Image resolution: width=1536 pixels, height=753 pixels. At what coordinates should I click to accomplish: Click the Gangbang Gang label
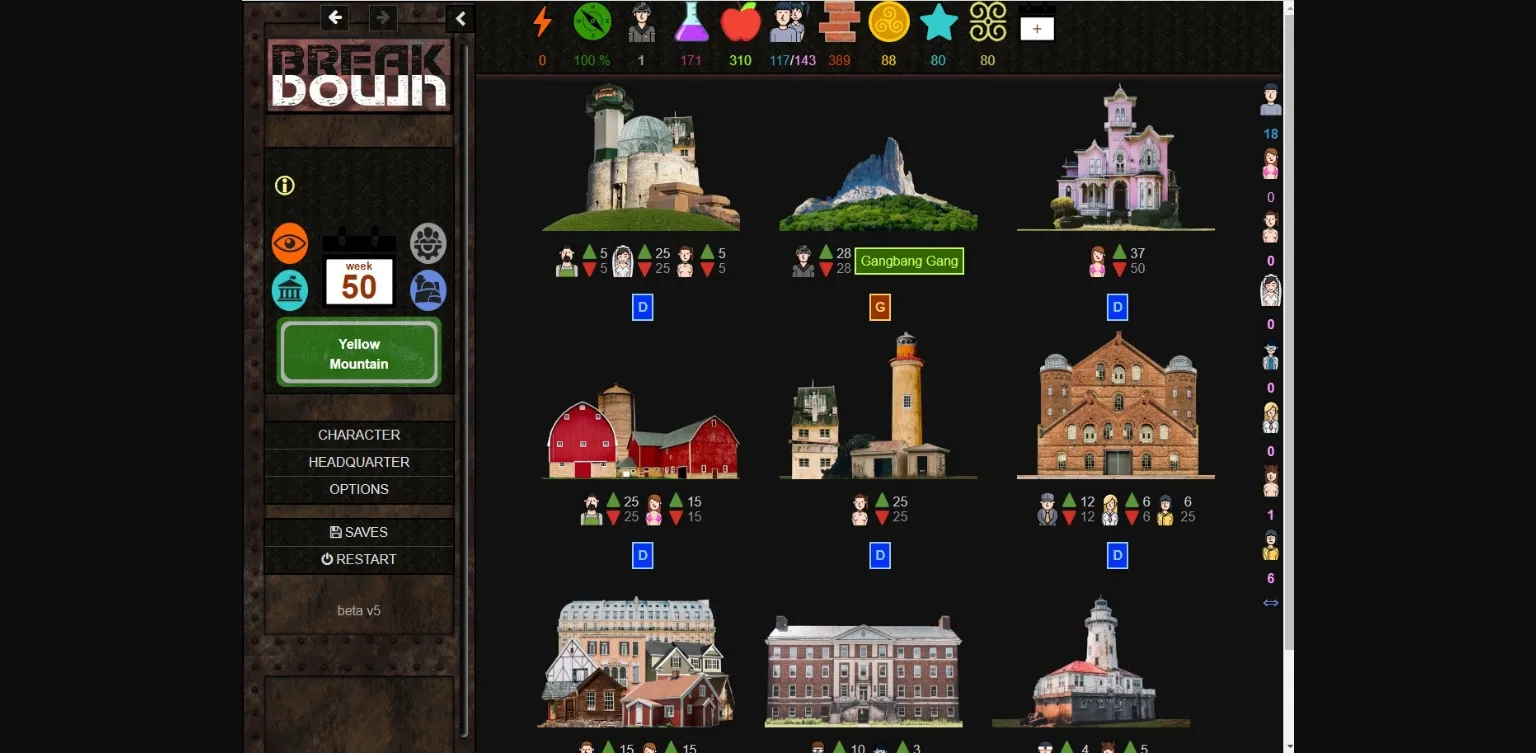click(909, 261)
